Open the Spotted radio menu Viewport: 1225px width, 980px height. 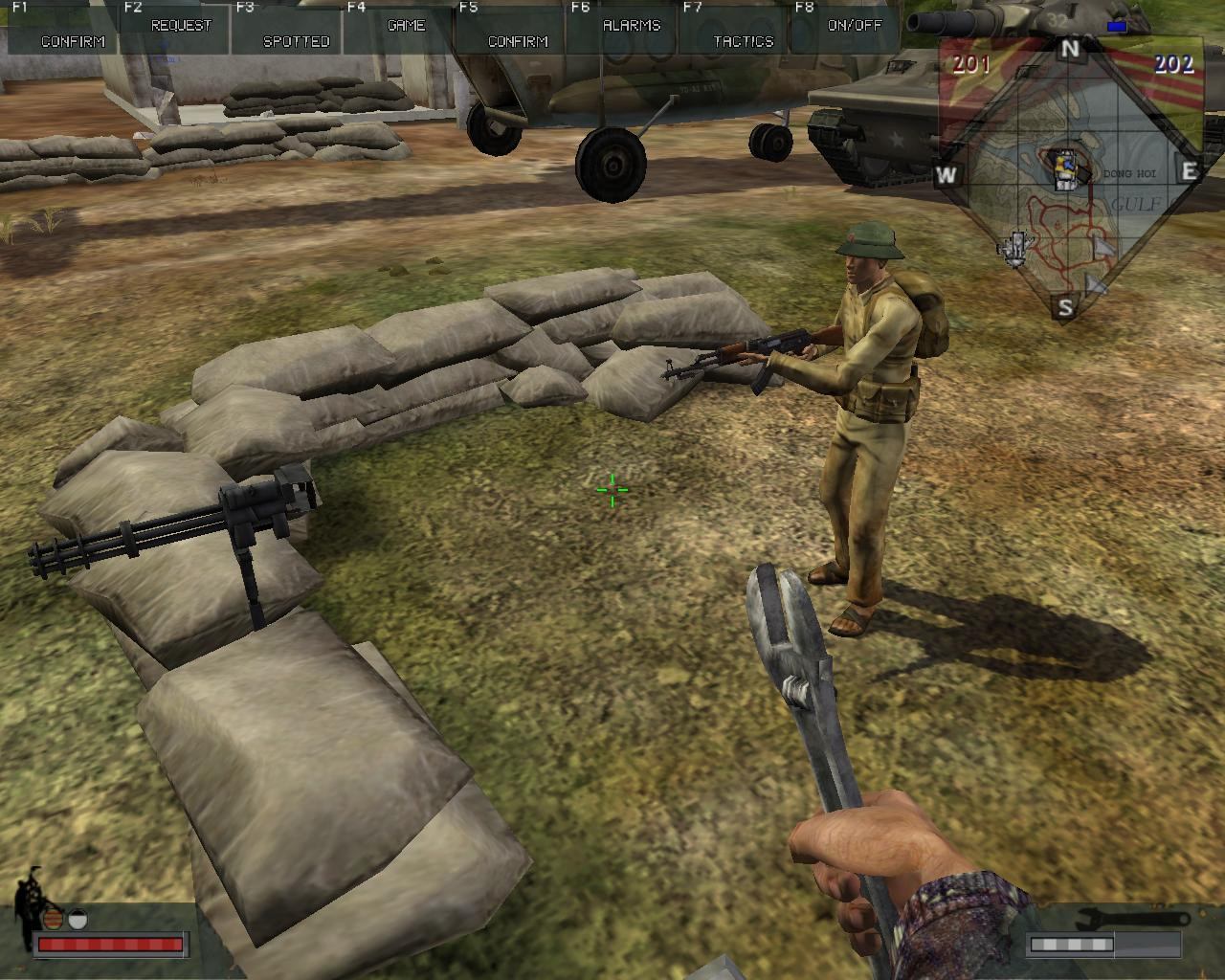click(296, 41)
